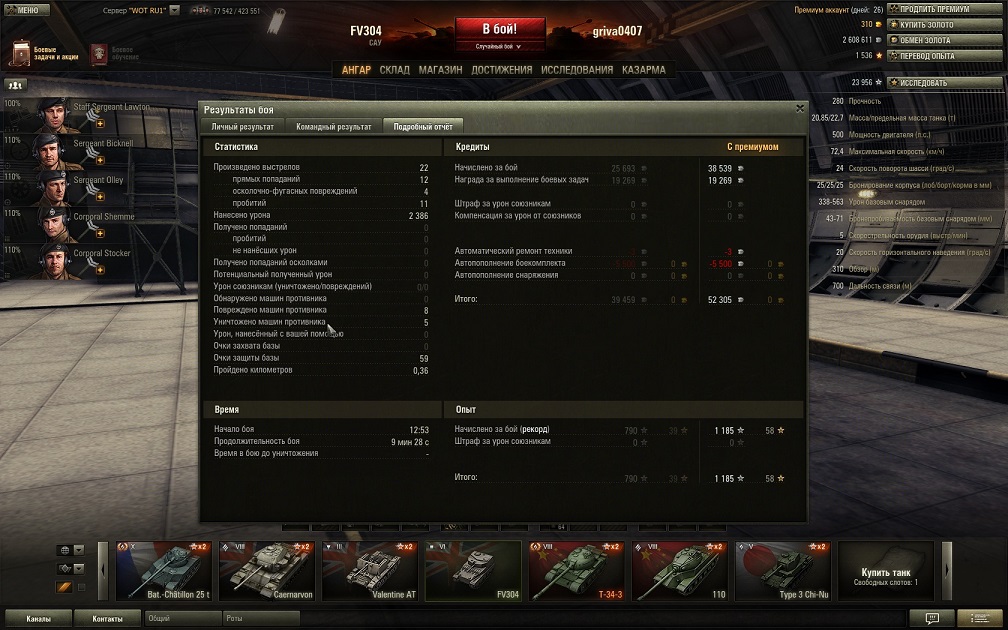Open the Магазин section

tap(440, 70)
